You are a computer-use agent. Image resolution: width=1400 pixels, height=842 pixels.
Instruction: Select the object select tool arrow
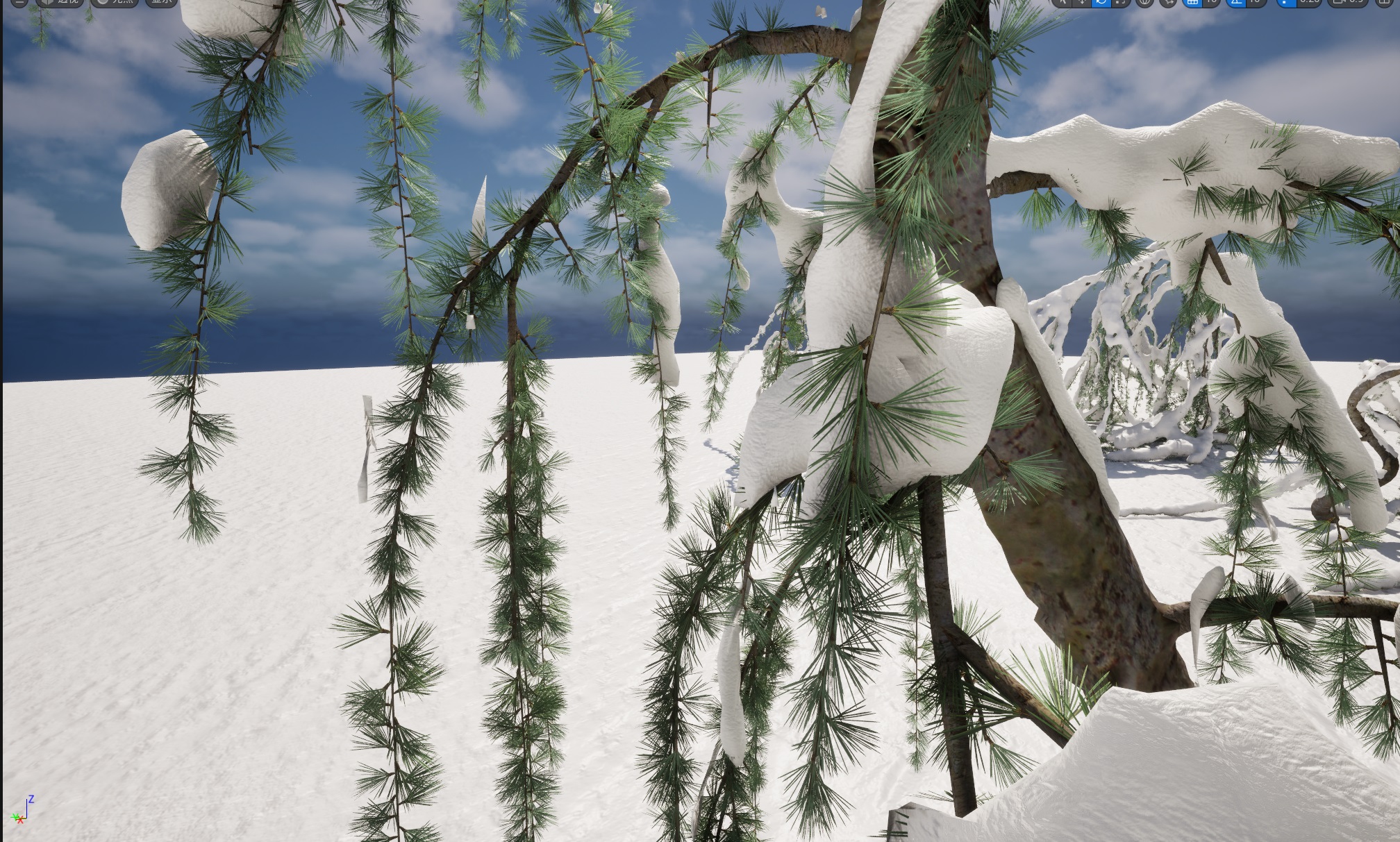tap(1064, 3)
